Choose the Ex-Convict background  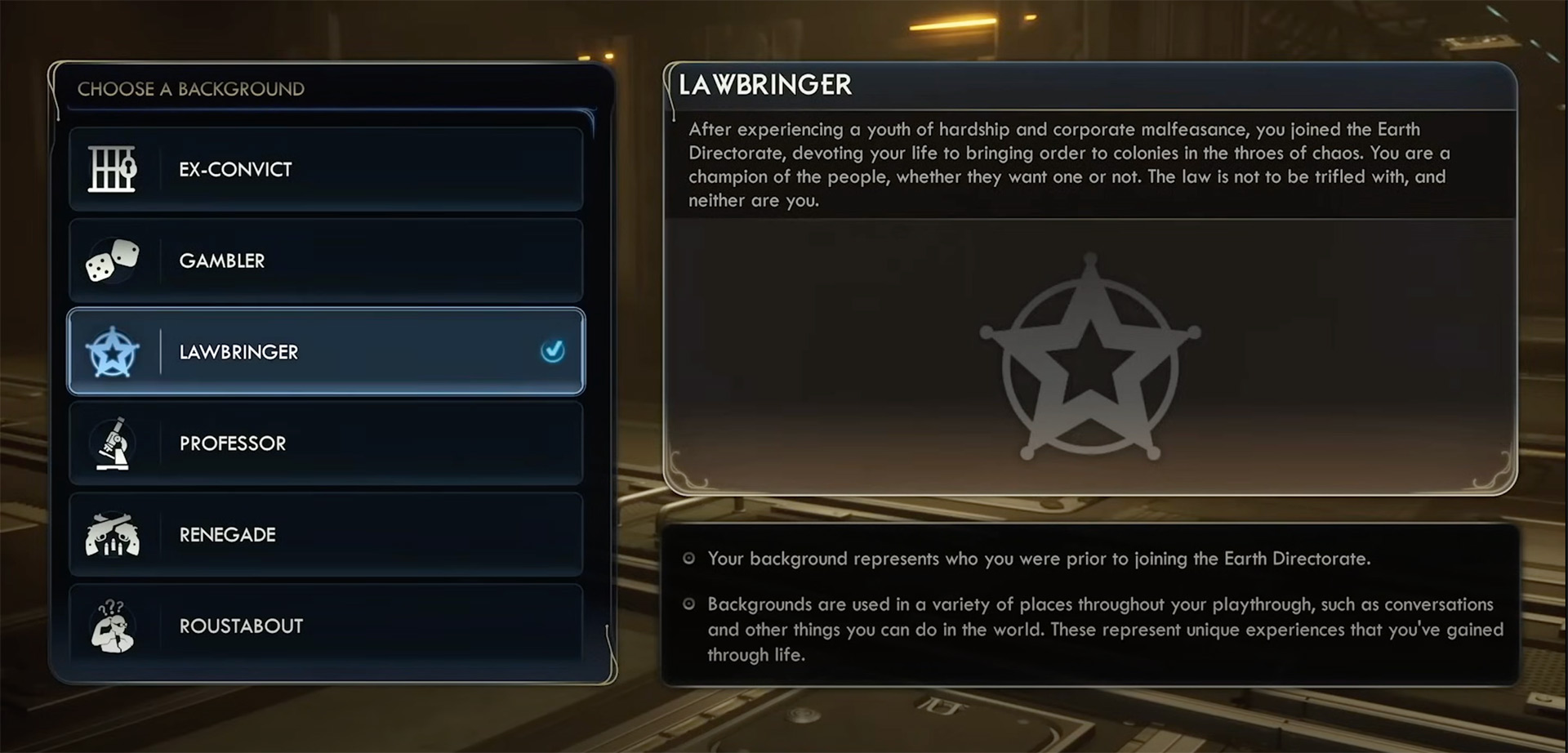click(325, 169)
